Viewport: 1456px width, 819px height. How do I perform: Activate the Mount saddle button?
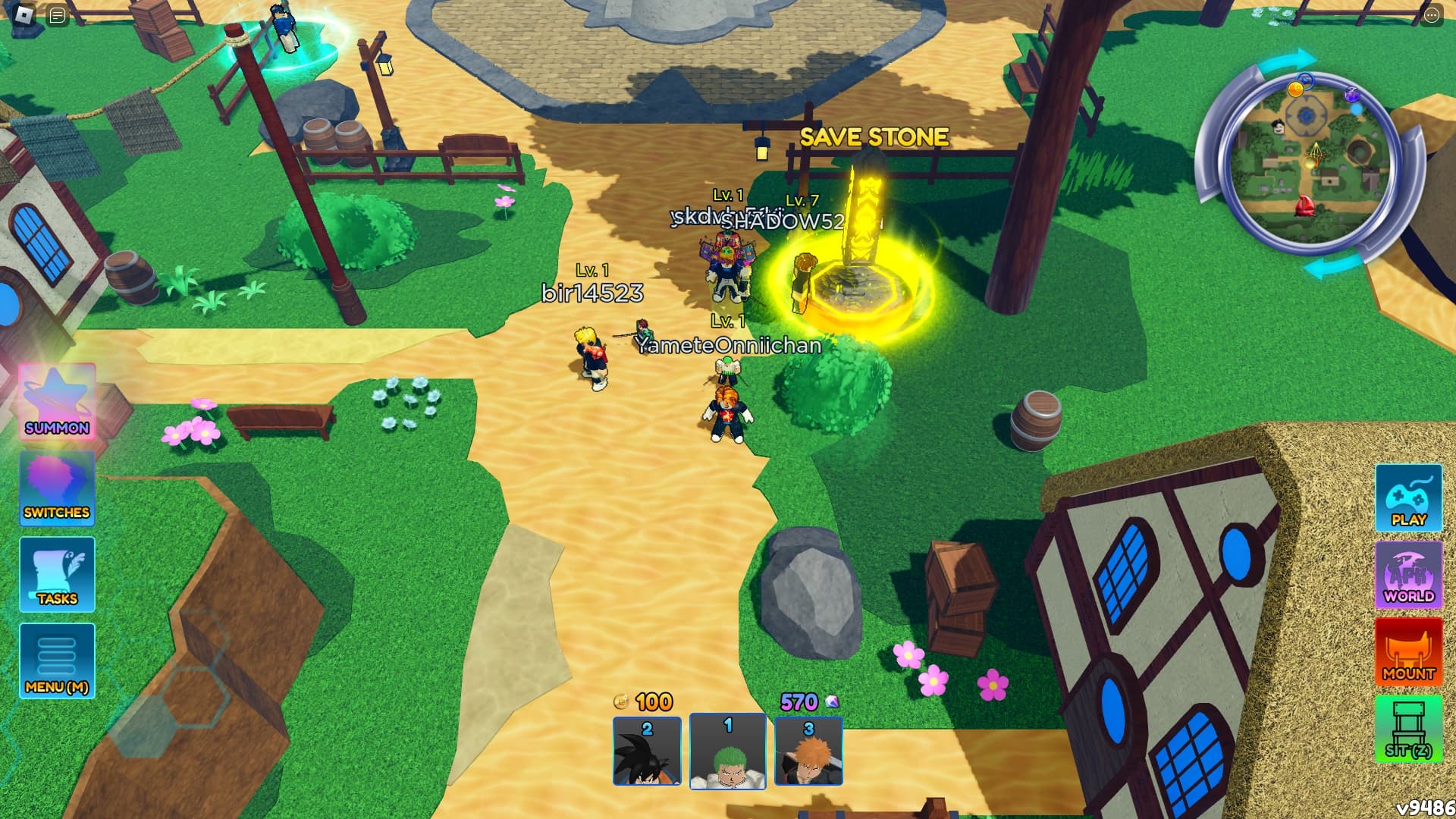1408,652
